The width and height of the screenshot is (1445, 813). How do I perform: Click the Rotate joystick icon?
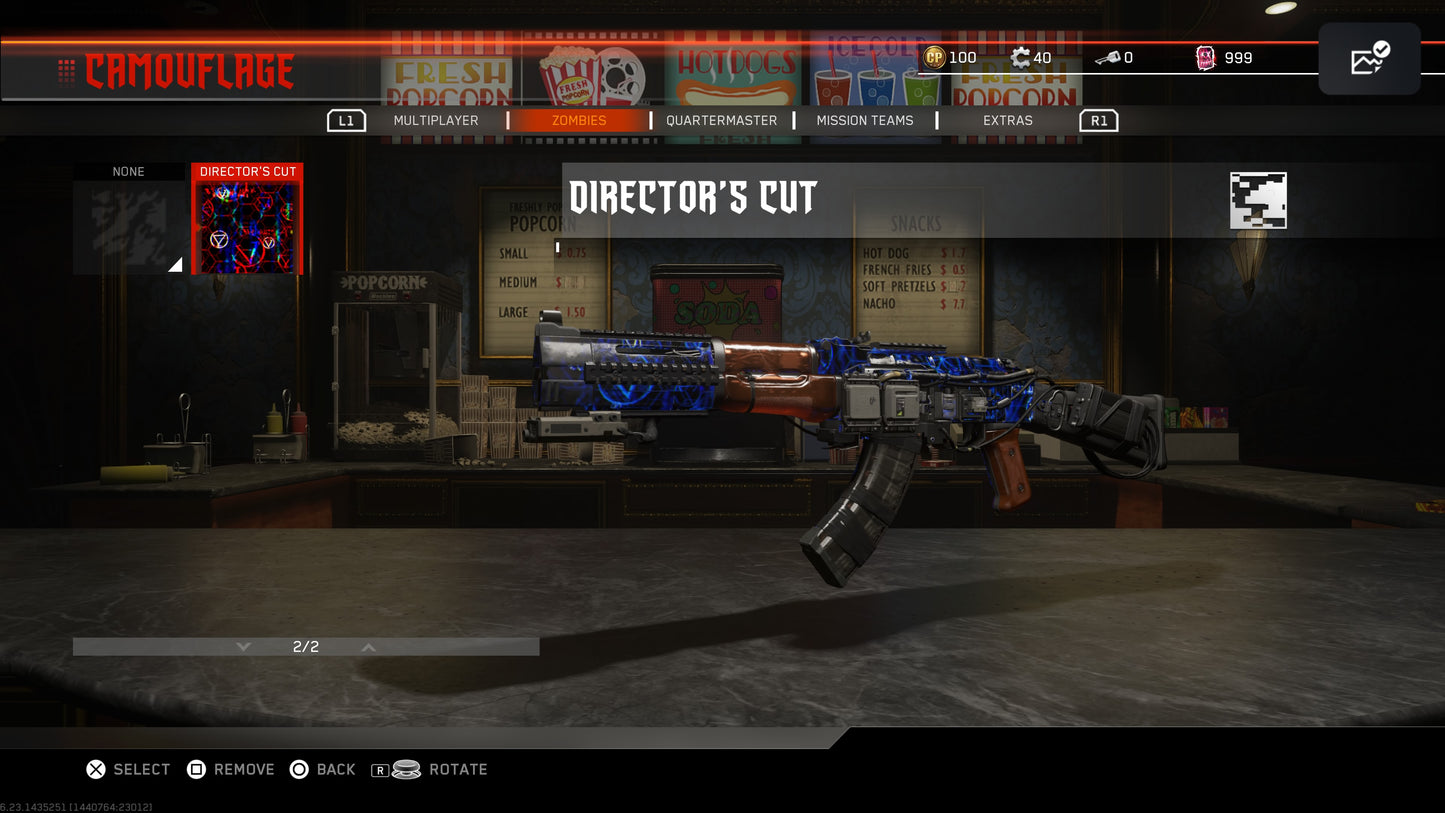coord(405,769)
